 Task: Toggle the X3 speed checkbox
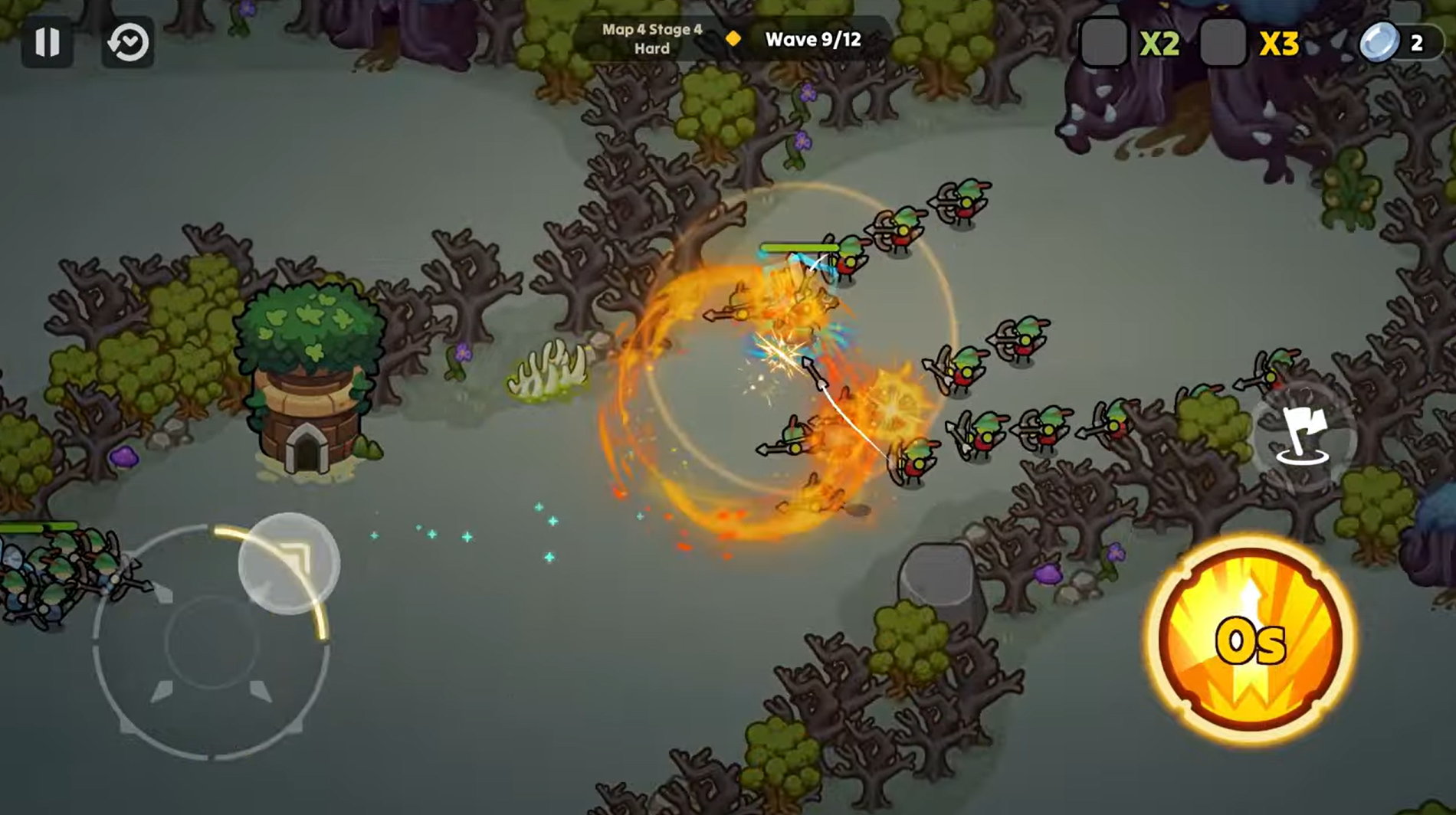tap(1222, 43)
